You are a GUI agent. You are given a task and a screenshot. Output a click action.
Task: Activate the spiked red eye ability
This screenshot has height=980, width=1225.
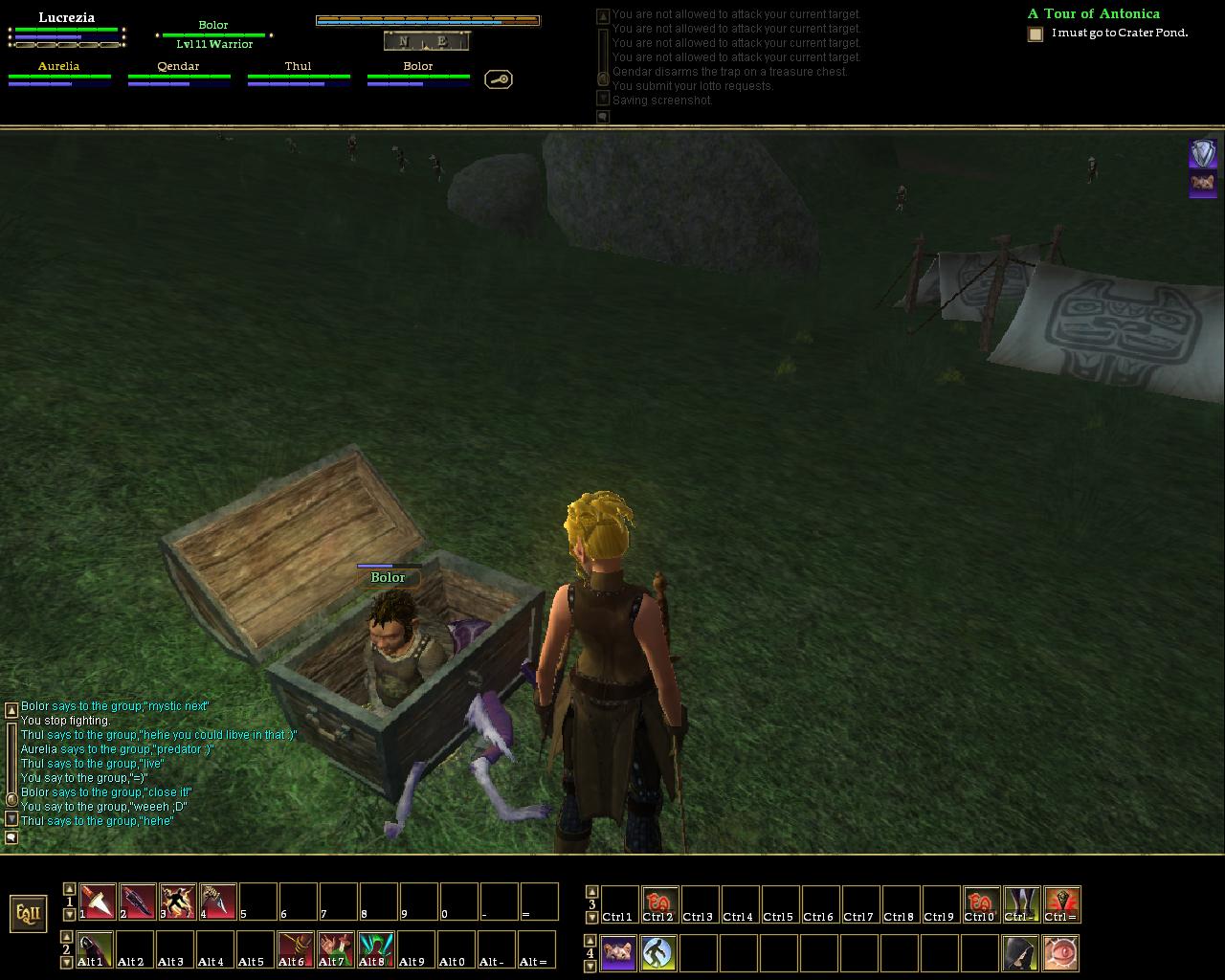(x=1060, y=953)
